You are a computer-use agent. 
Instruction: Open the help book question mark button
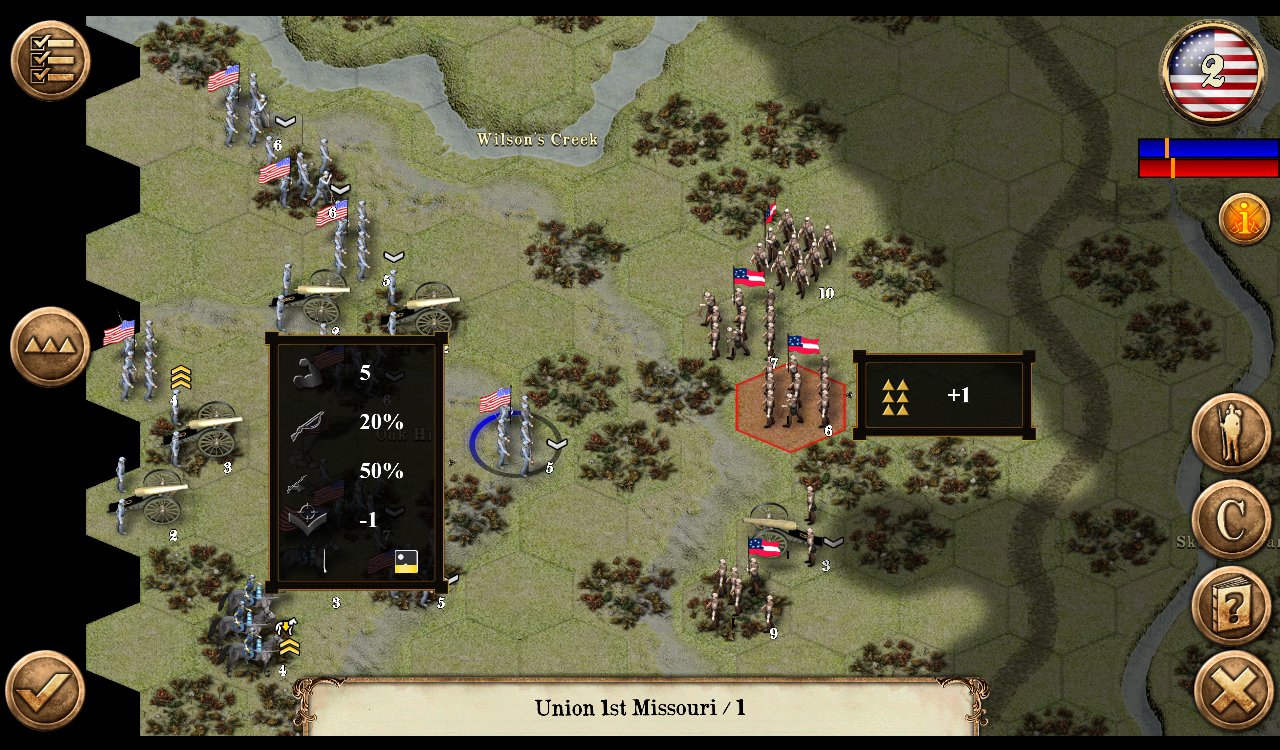[1231, 605]
